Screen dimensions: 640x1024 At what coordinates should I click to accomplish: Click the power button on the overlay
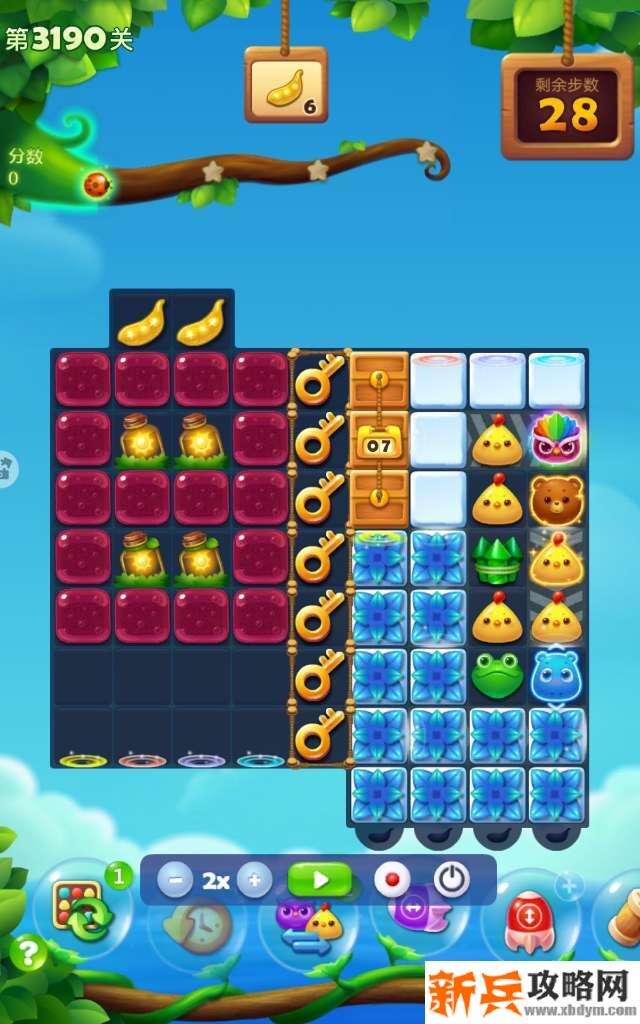point(452,880)
